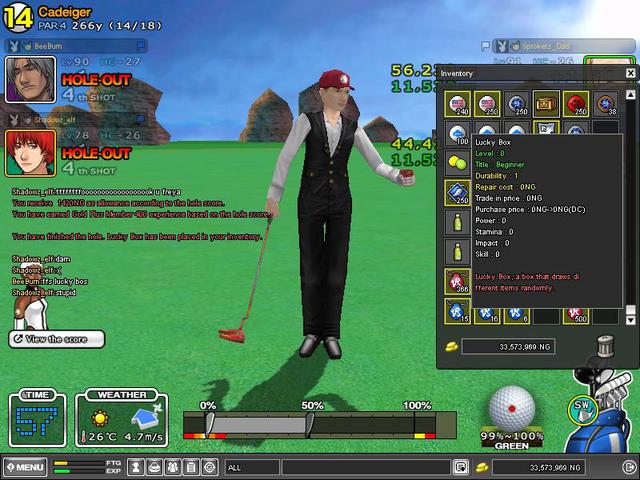The width and height of the screenshot is (640, 480).
Task: Open the main MENU button
Action: click(x=25, y=467)
